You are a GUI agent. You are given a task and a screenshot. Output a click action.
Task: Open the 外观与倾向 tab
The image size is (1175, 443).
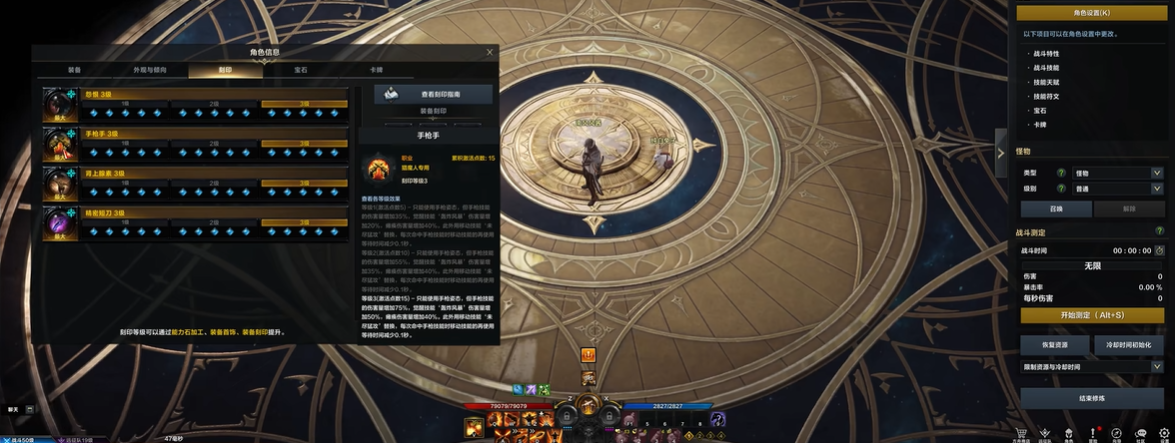point(150,70)
